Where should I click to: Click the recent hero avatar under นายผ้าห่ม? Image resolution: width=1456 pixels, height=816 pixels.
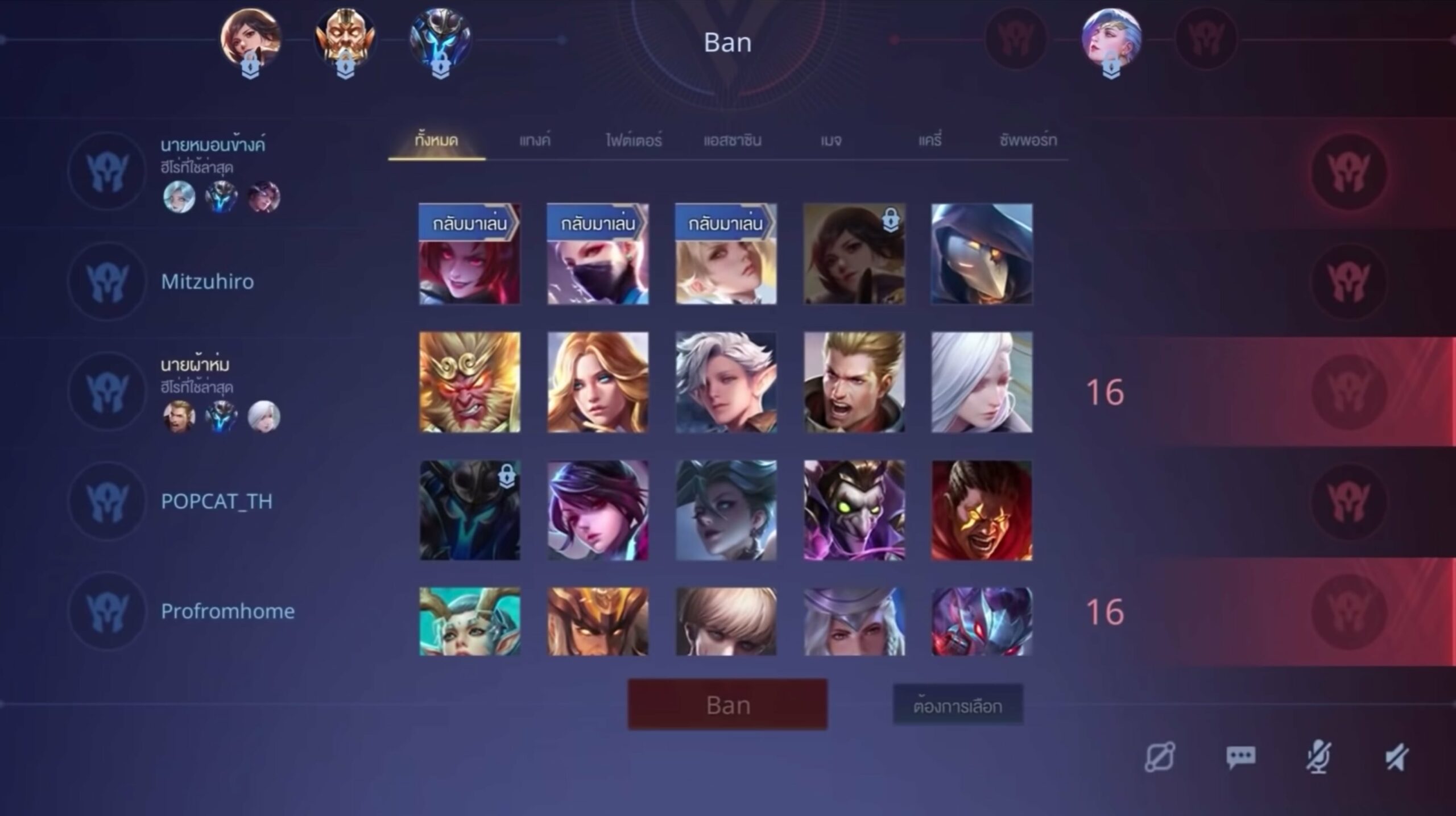coord(180,417)
